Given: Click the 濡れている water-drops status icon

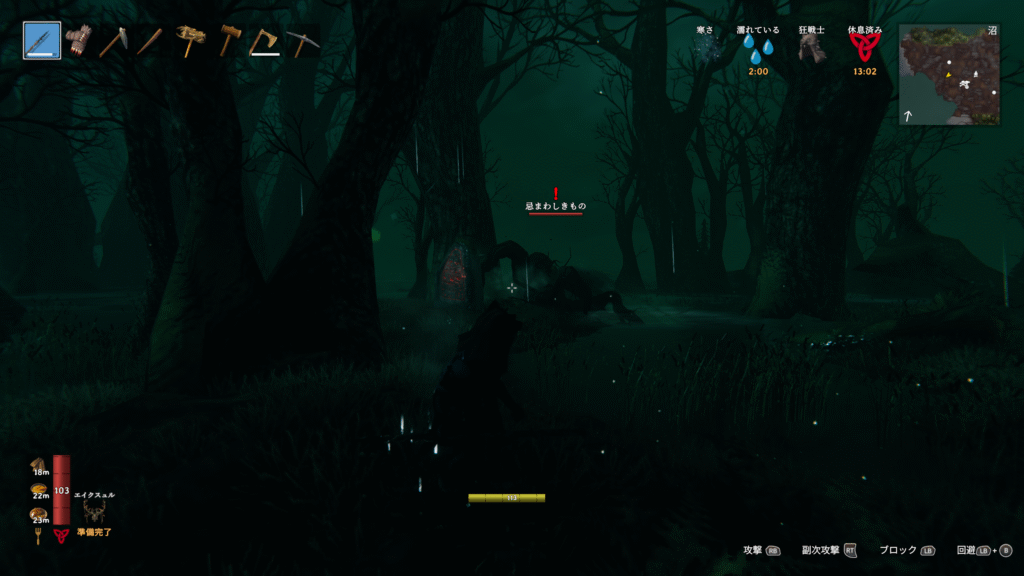Looking at the screenshot, I should tap(758, 50).
